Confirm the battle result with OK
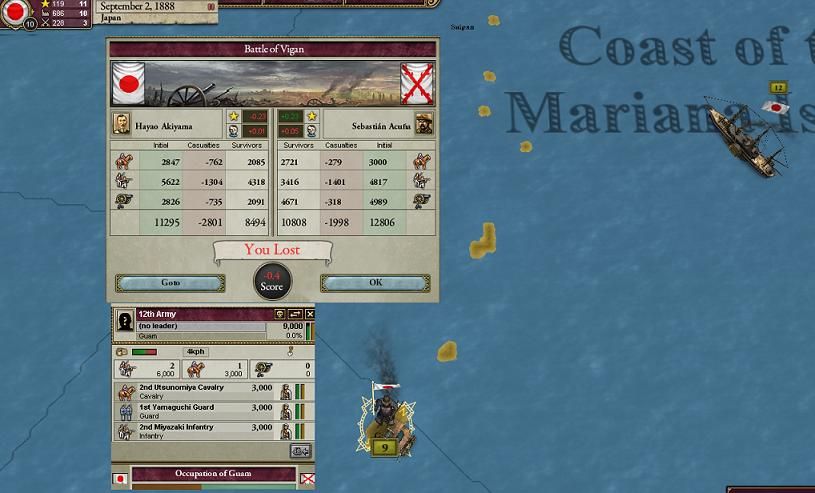 (375, 283)
